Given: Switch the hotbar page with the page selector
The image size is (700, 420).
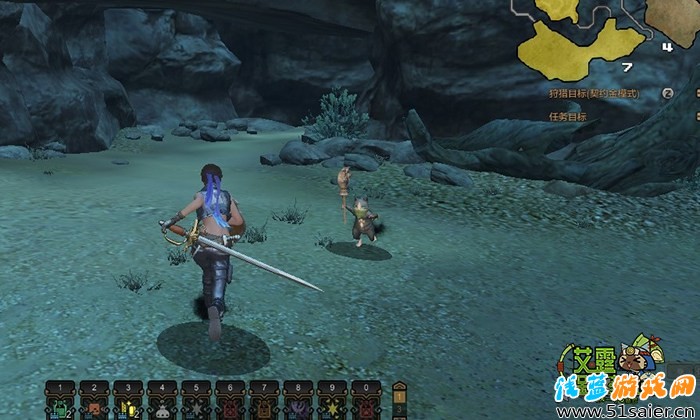Looking at the screenshot, I should [399, 400].
